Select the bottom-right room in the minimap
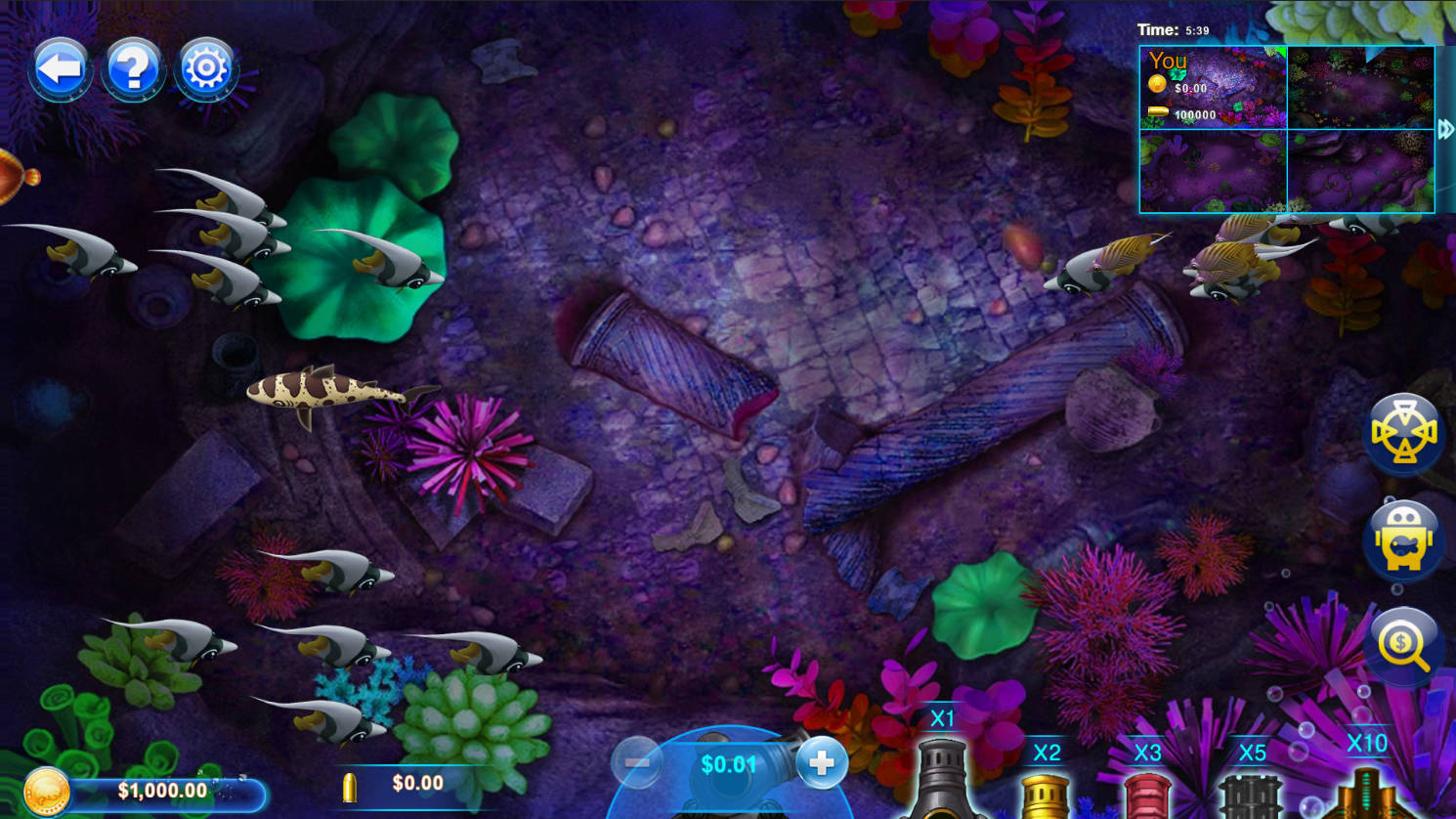 [x=1363, y=171]
